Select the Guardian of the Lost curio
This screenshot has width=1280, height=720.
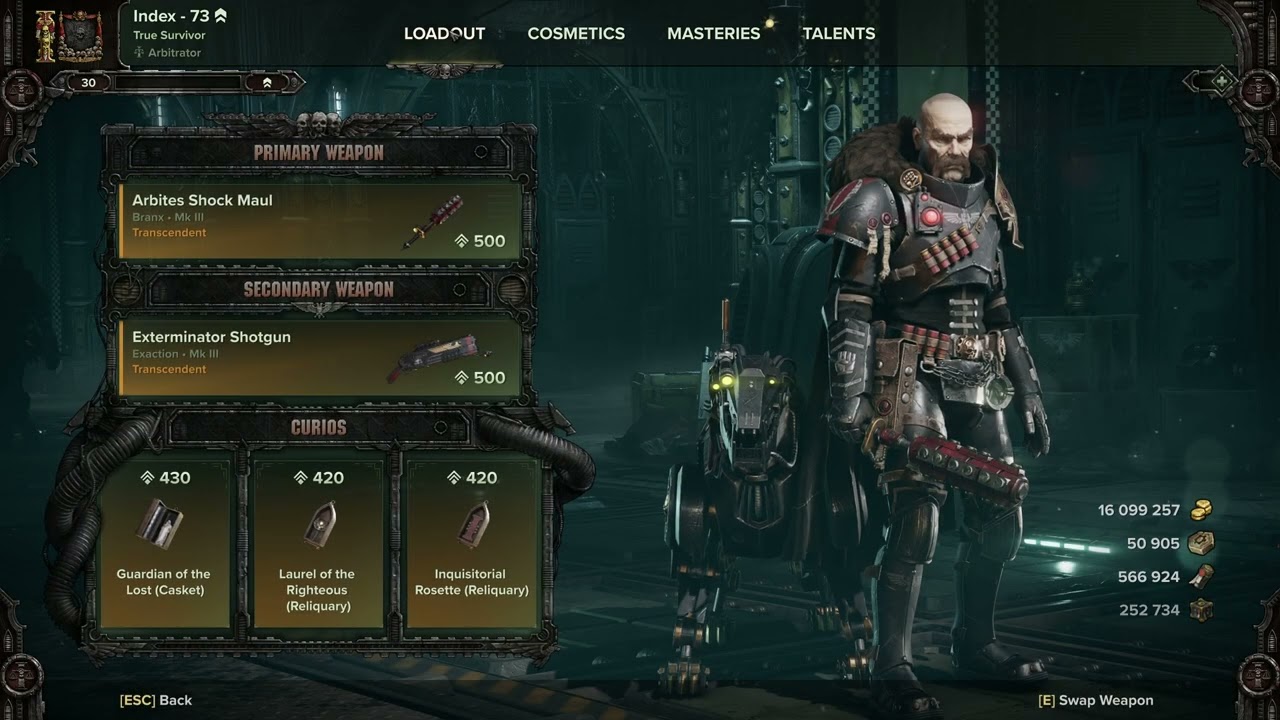pos(164,540)
